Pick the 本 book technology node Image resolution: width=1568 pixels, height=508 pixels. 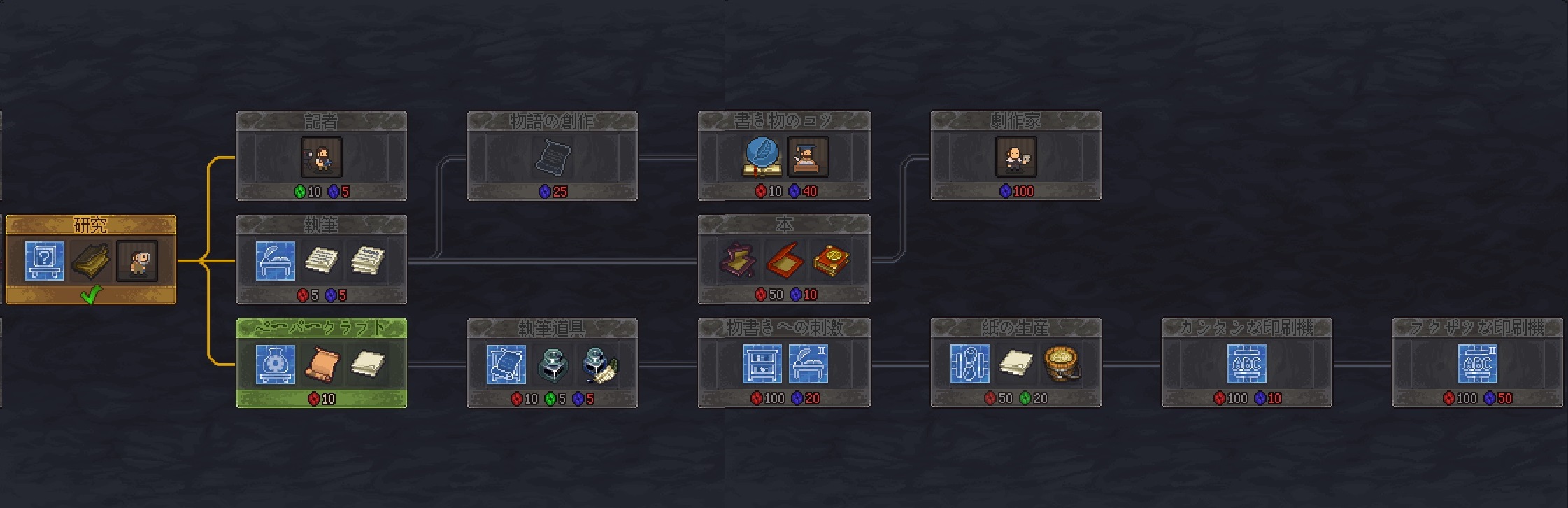coord(783,260)
